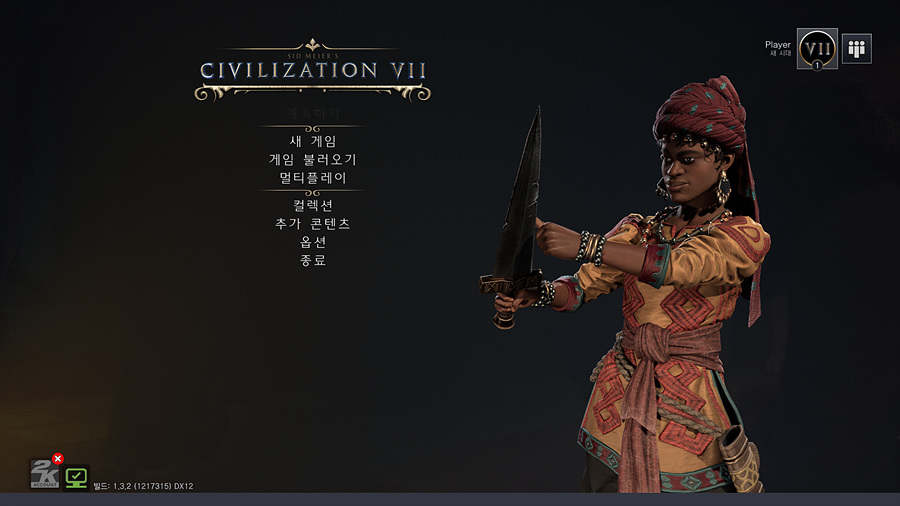Start a new game (새 게임)
Image resolution: width=900 pixels, height=506 pixels.
[x=312, y=141]
